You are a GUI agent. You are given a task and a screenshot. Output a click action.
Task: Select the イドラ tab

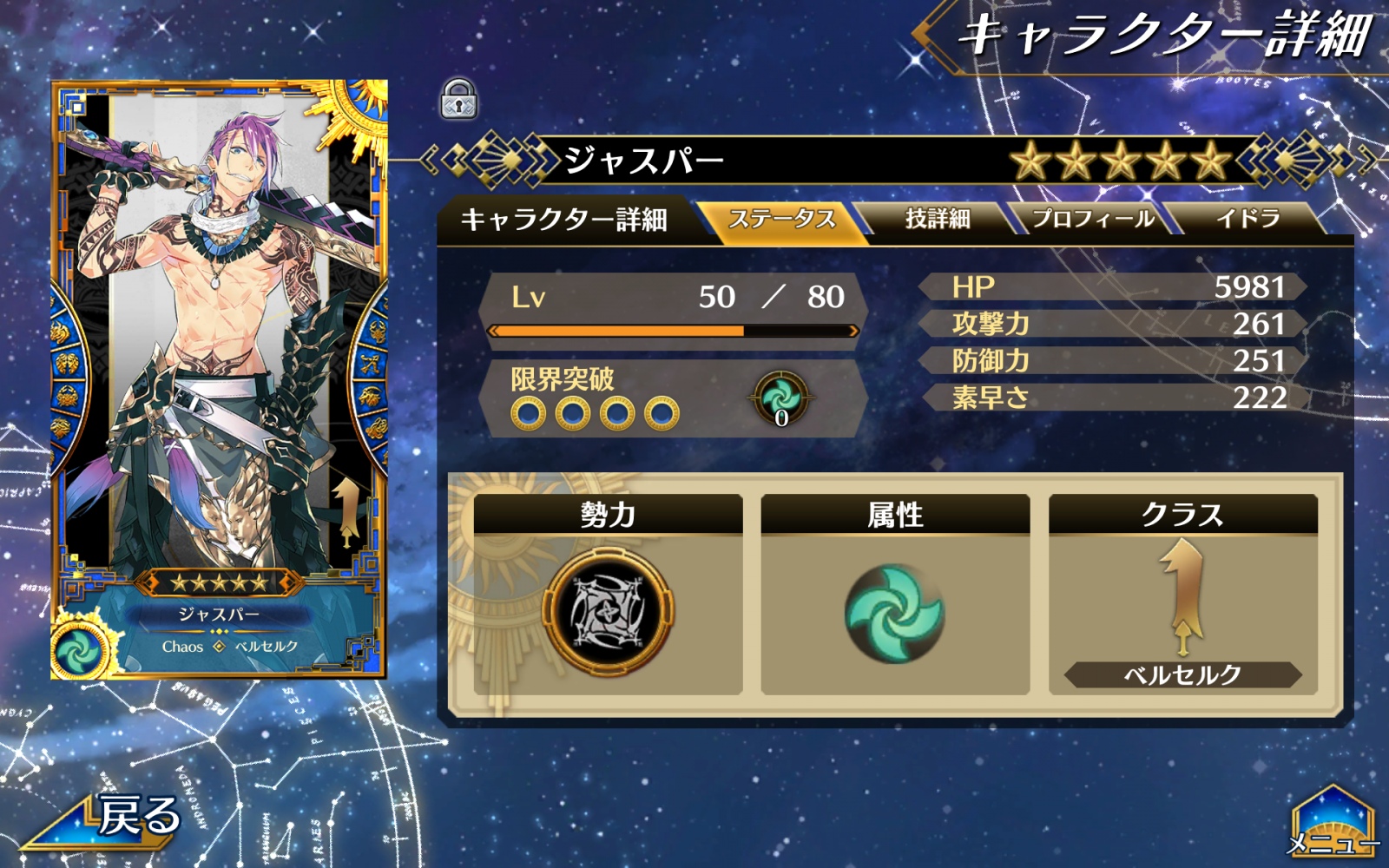tap(1247, 219)
